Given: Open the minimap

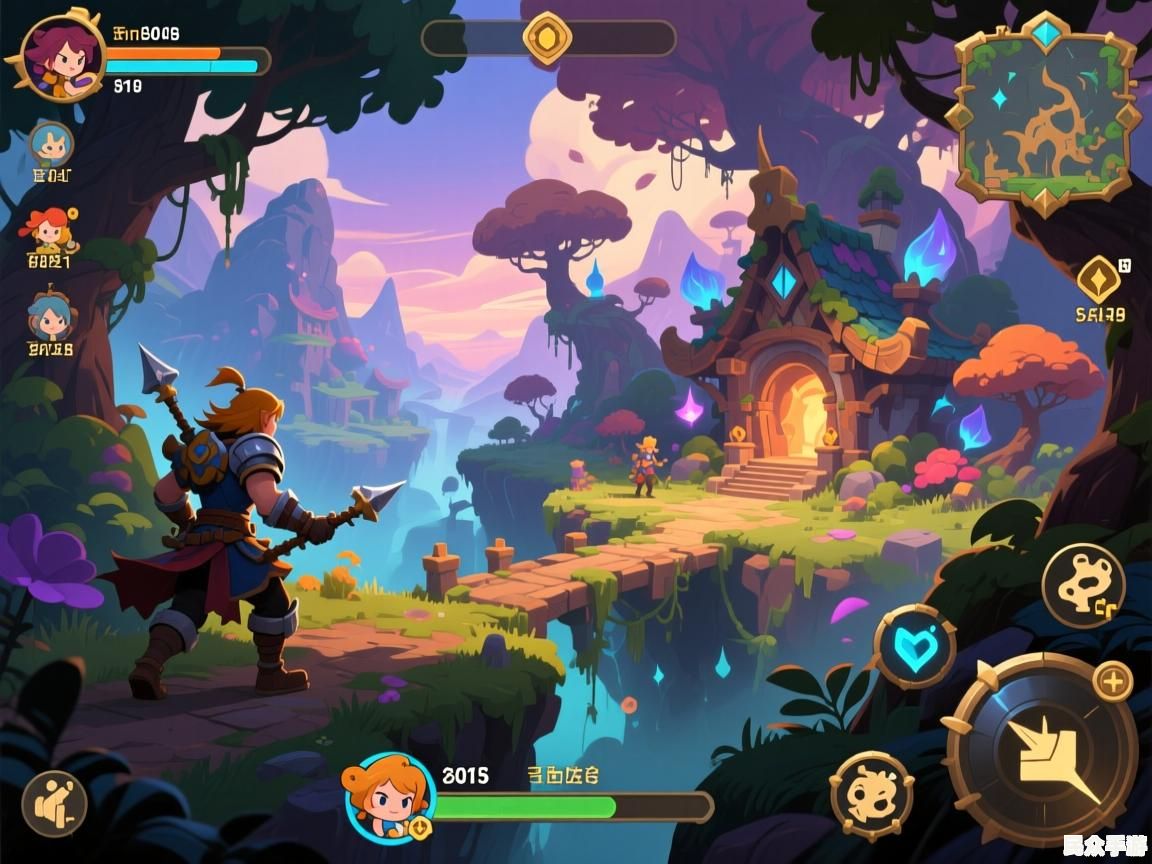Looking at the screenshot, I should coord(1045,113).
